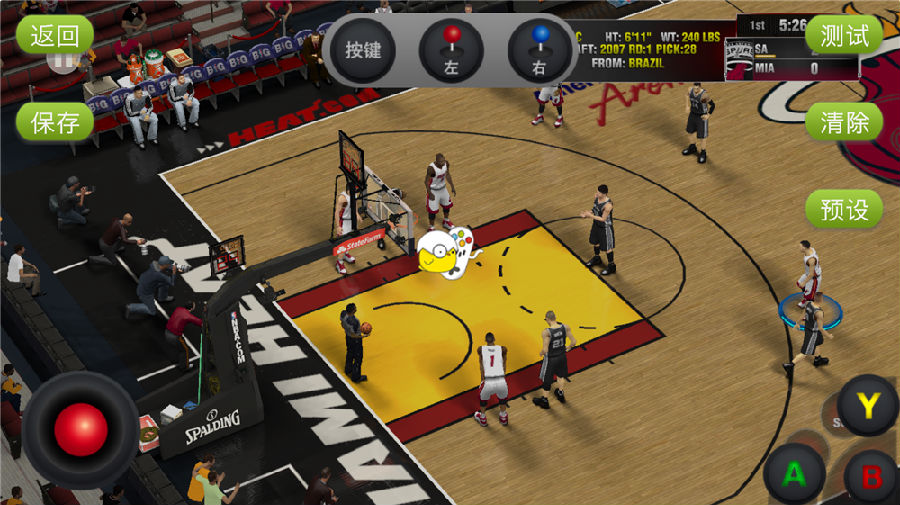The width and height of the screenshot is (900, 505).
Task: Open the 预设 presets button
Action: click(x=844, y=208)
